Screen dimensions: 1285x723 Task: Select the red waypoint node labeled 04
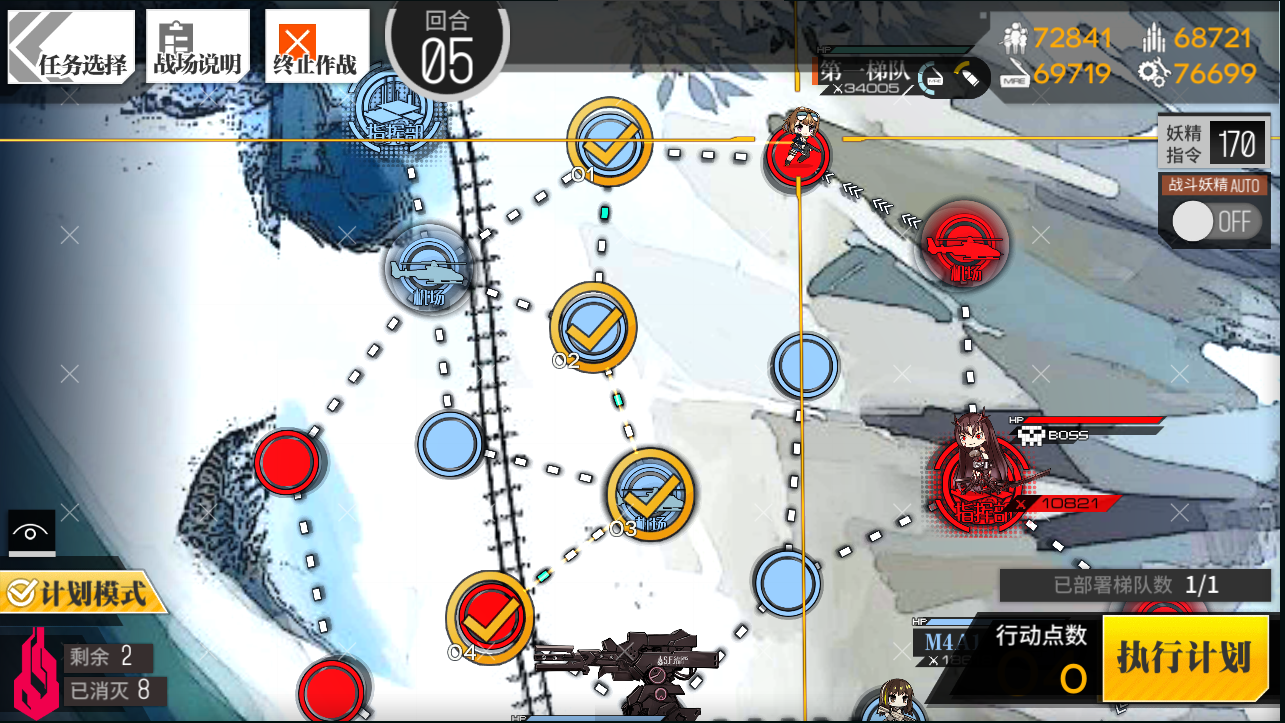(x=489, y=617)
